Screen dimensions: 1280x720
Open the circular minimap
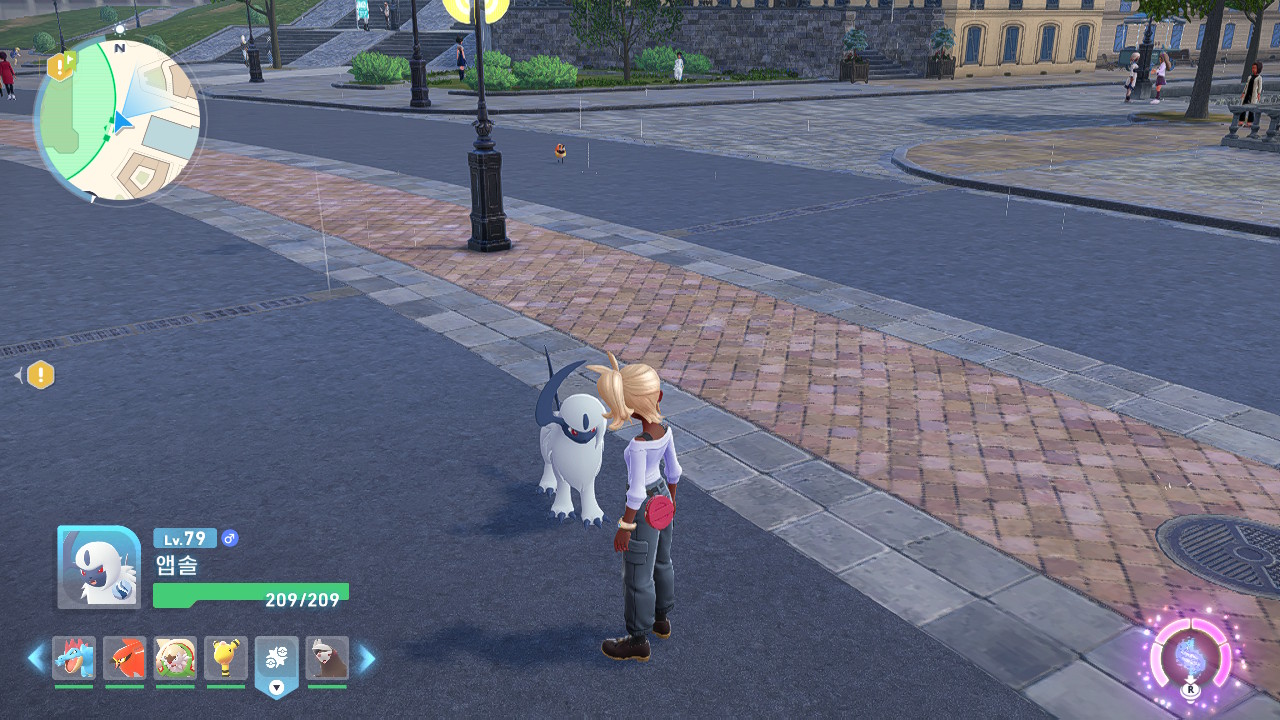118,120
